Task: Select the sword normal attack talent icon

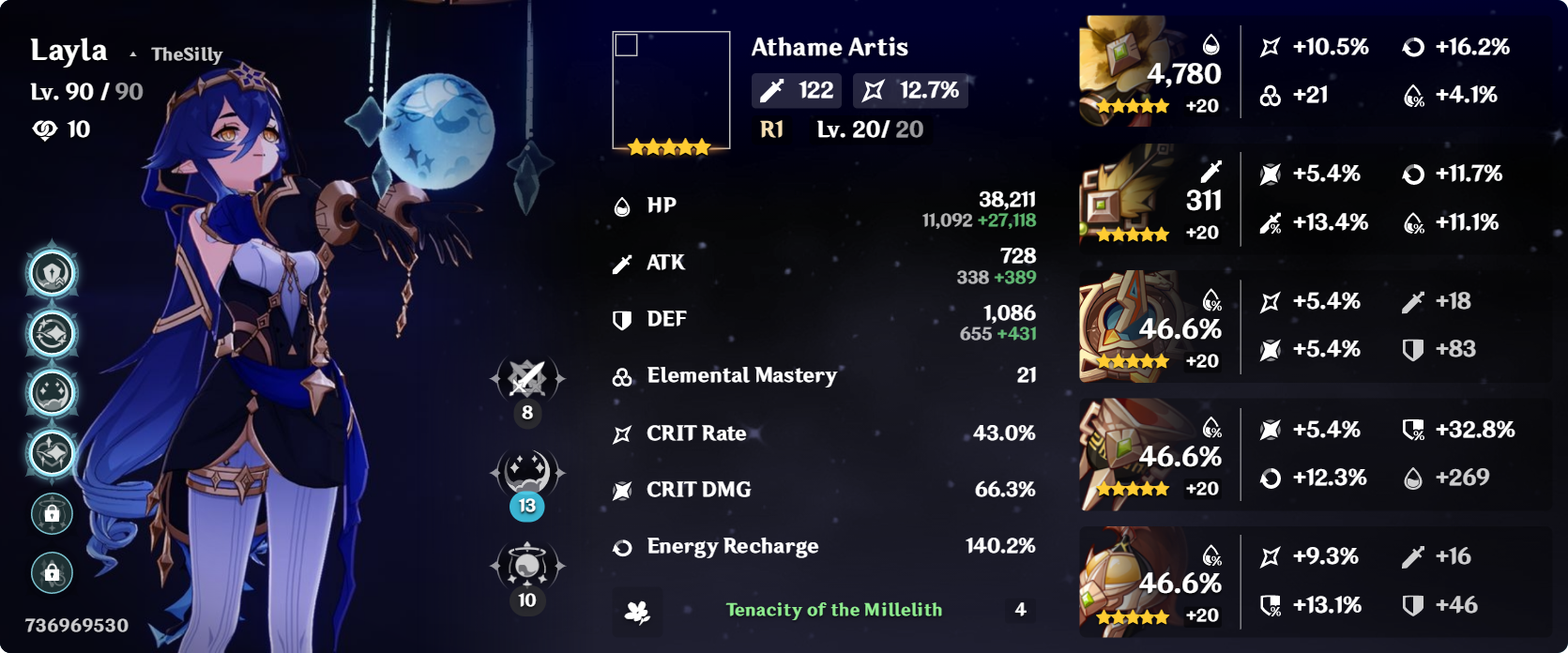Action: click(x=527, y=379)
